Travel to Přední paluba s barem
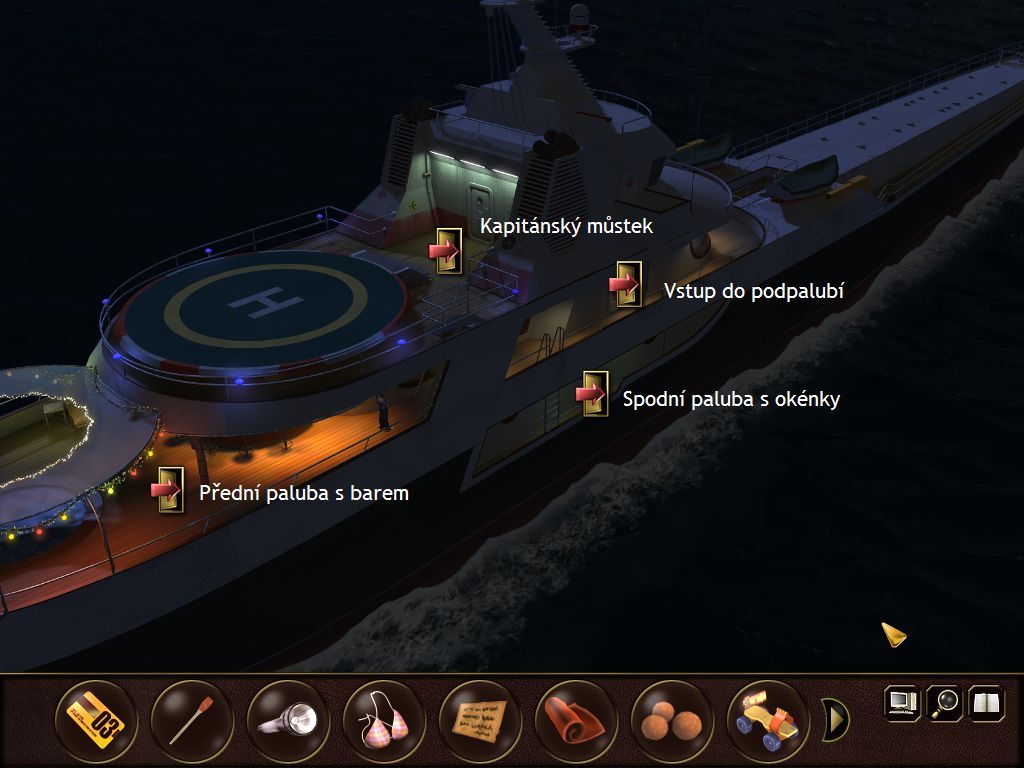This screenshot has height=768, width=1024. [x=168, y=490]
